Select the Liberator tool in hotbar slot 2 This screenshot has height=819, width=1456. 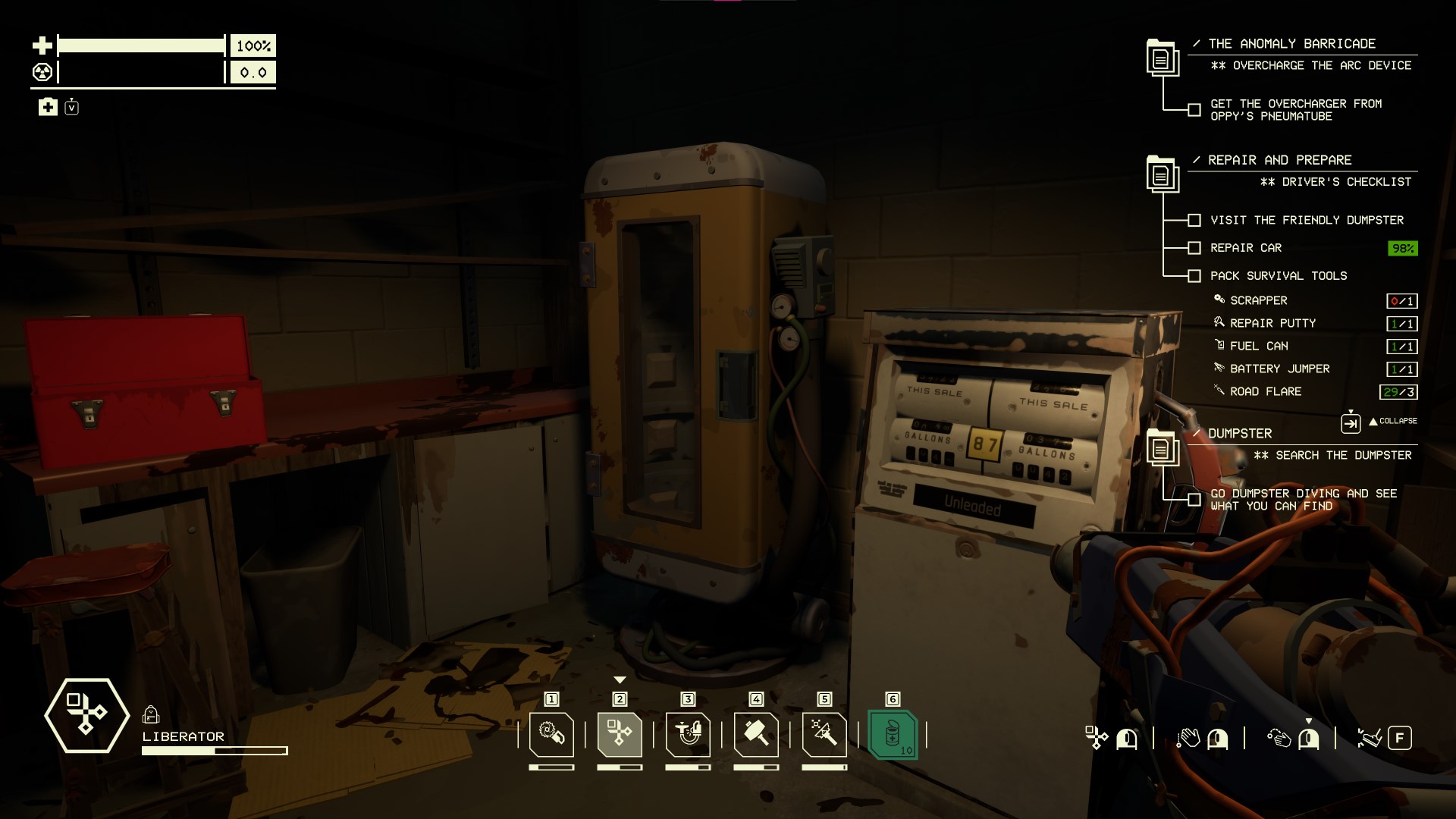pyautogui.click(x=620, y=734)
